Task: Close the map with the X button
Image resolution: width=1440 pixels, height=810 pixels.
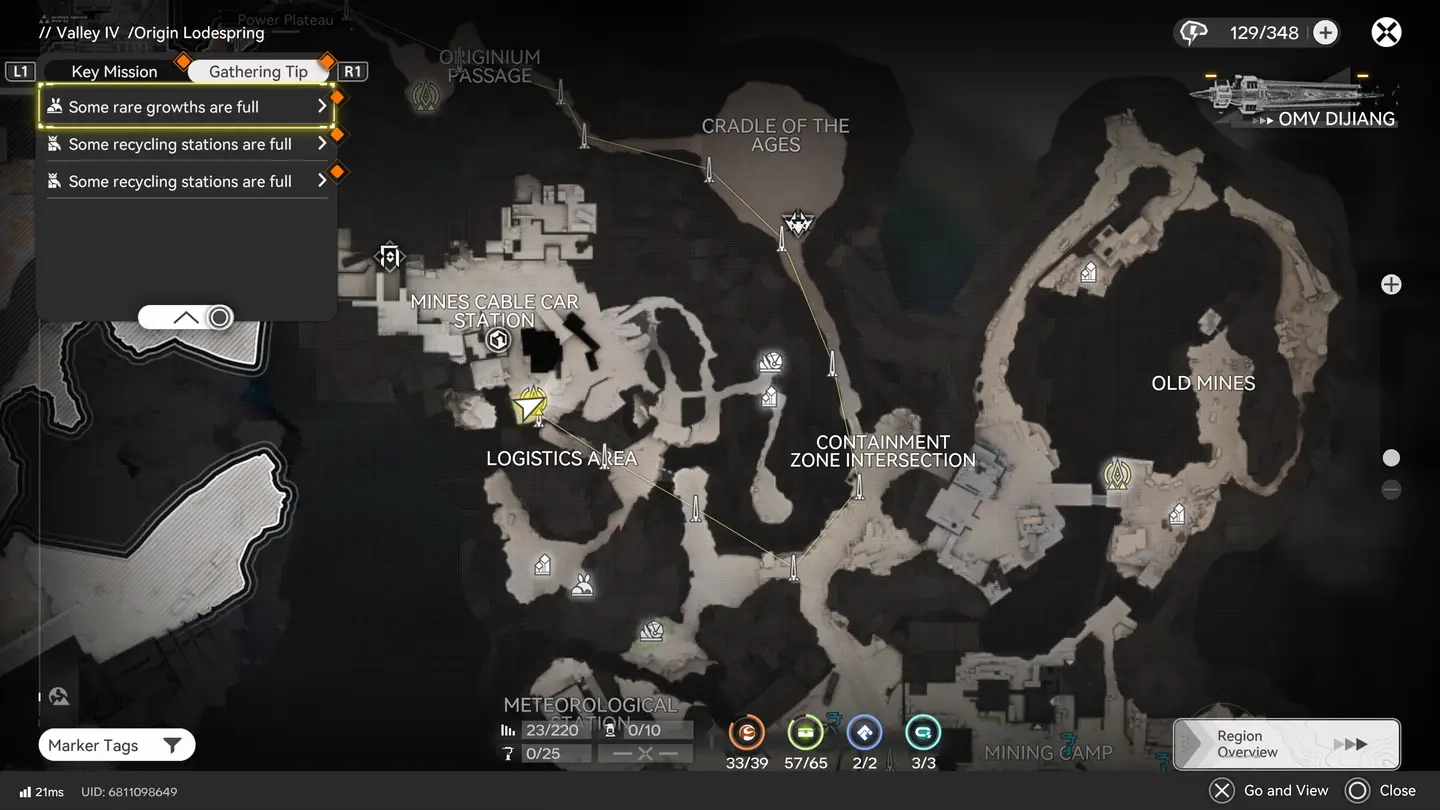Action: point(1386,33)
